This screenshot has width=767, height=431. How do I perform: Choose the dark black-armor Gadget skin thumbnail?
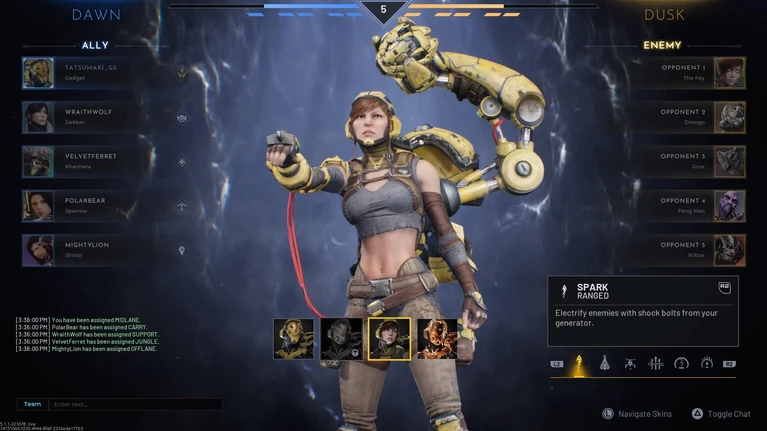click(341, 339)
